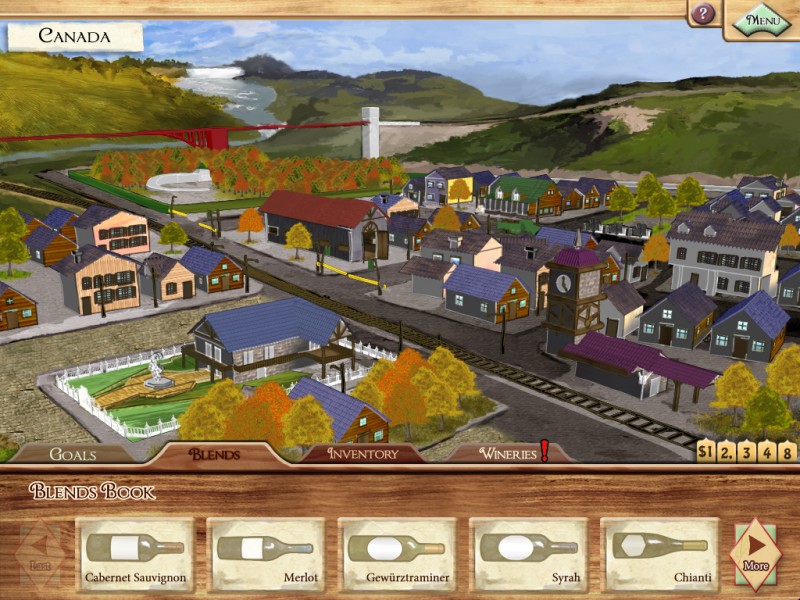Pick the Gewürztraminer blend card
Screen dimensions: 800x600
(397, 554)
